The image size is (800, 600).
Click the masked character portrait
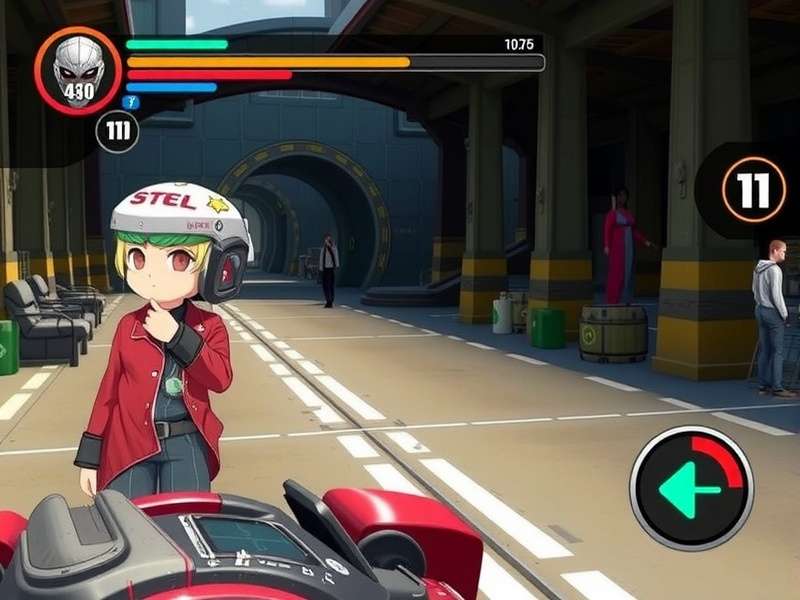coord(78,70)
